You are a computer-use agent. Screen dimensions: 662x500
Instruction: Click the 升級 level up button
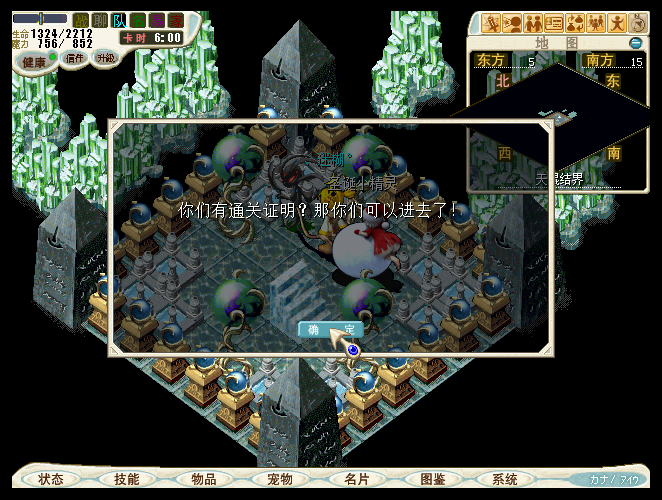[x=105, y=58]
